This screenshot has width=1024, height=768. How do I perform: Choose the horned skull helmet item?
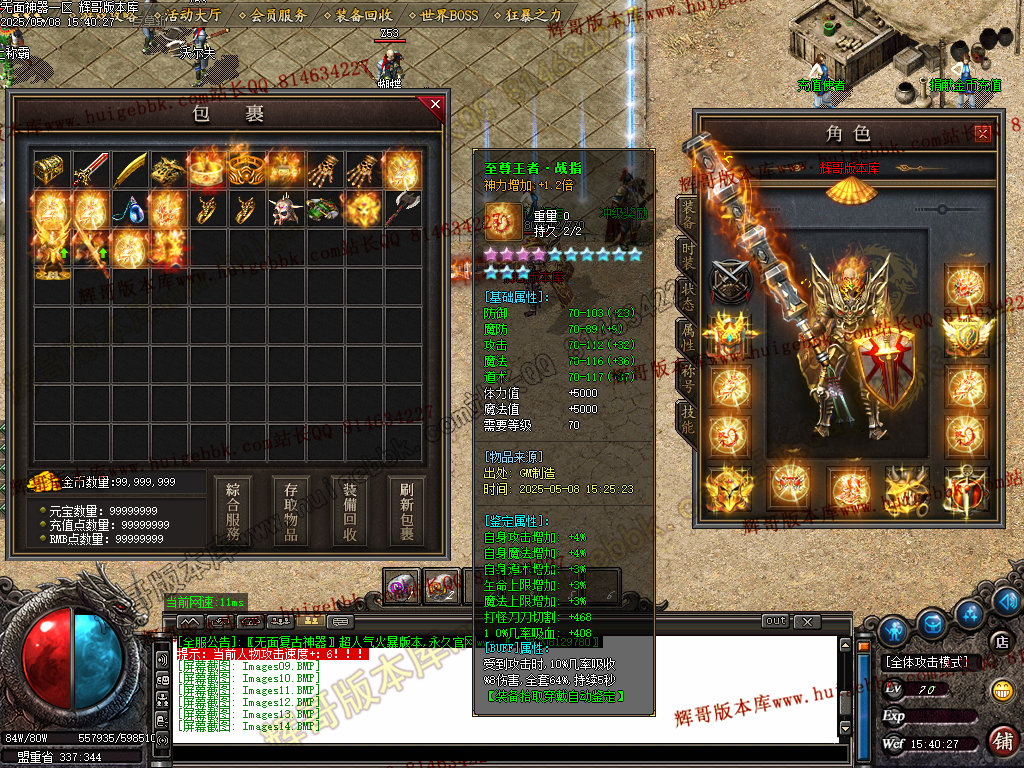point(285,209)
